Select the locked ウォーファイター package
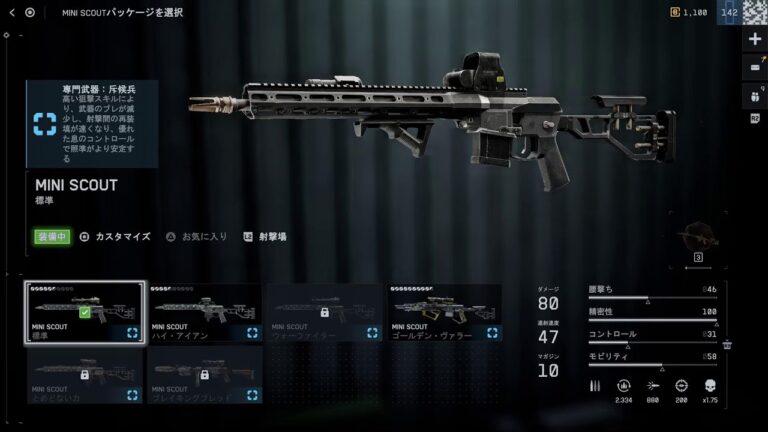 click(324, 313)
